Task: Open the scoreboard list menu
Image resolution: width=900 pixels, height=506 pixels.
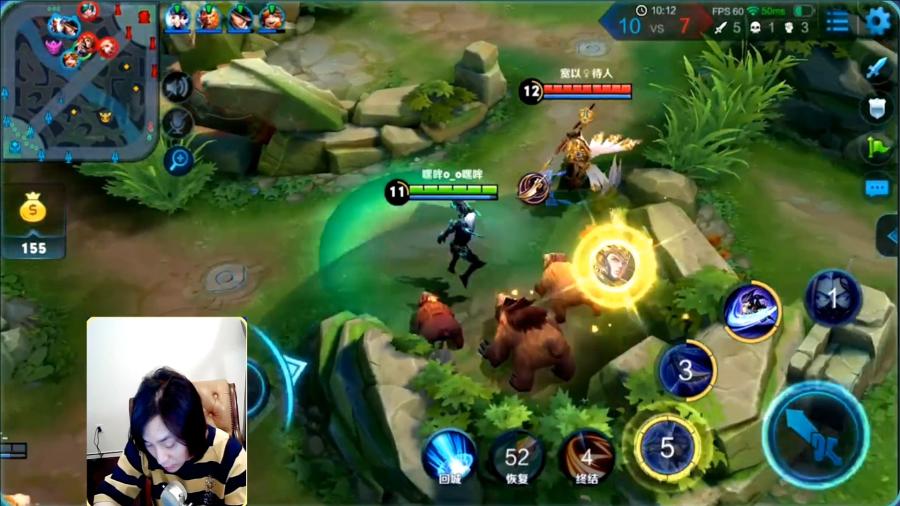Action: point(838,21)
